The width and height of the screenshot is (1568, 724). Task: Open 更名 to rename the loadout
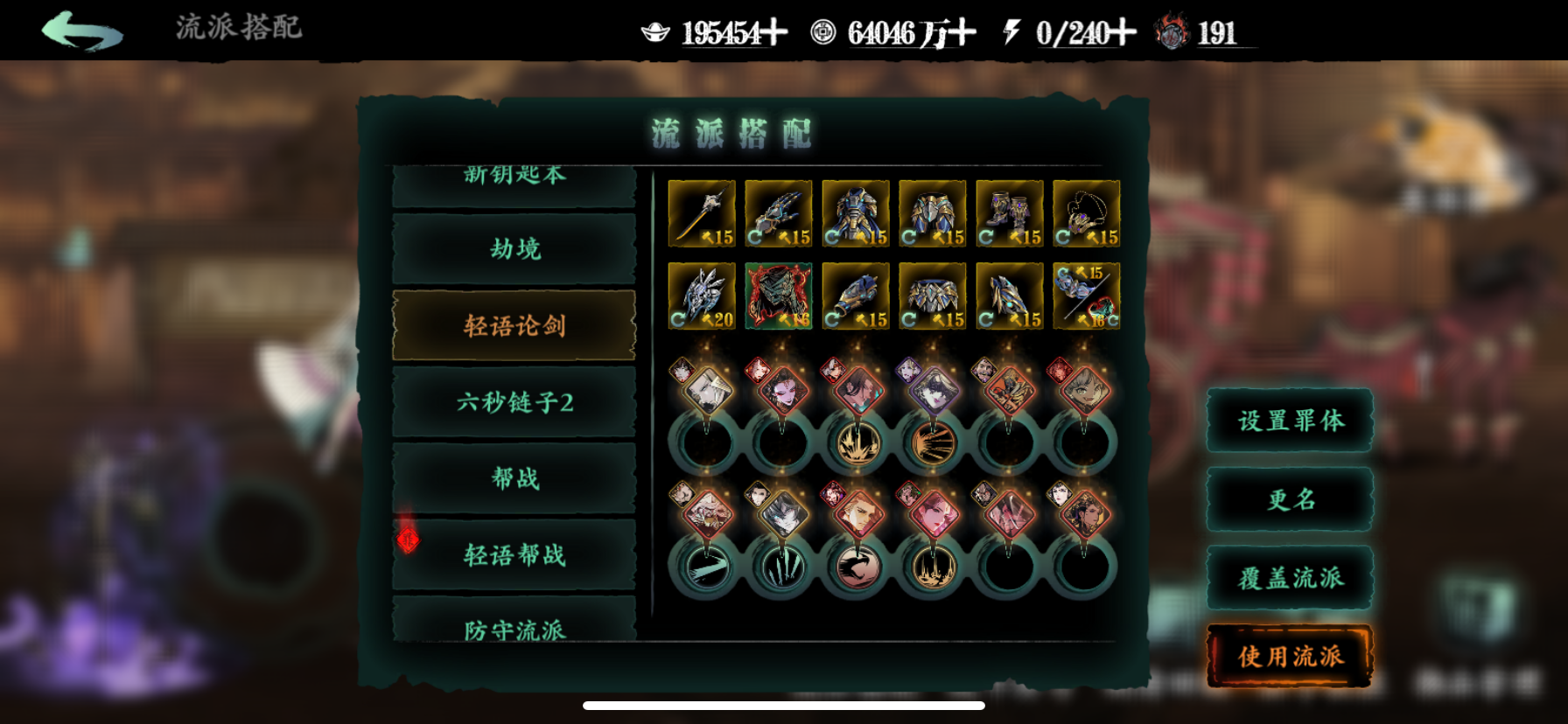[1289, 499]
